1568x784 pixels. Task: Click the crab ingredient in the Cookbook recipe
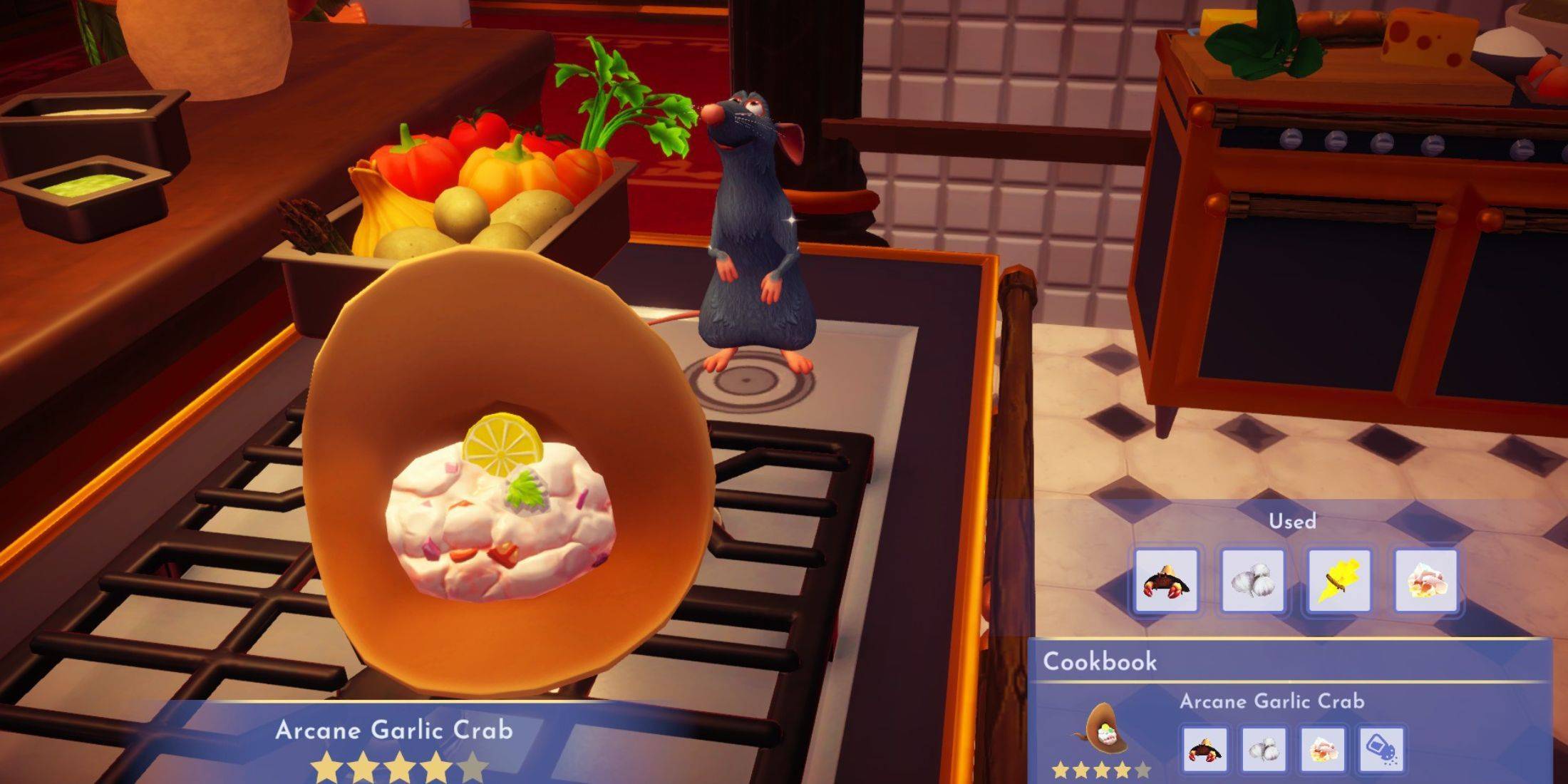pyautogui.click(x=1205, y=749)
